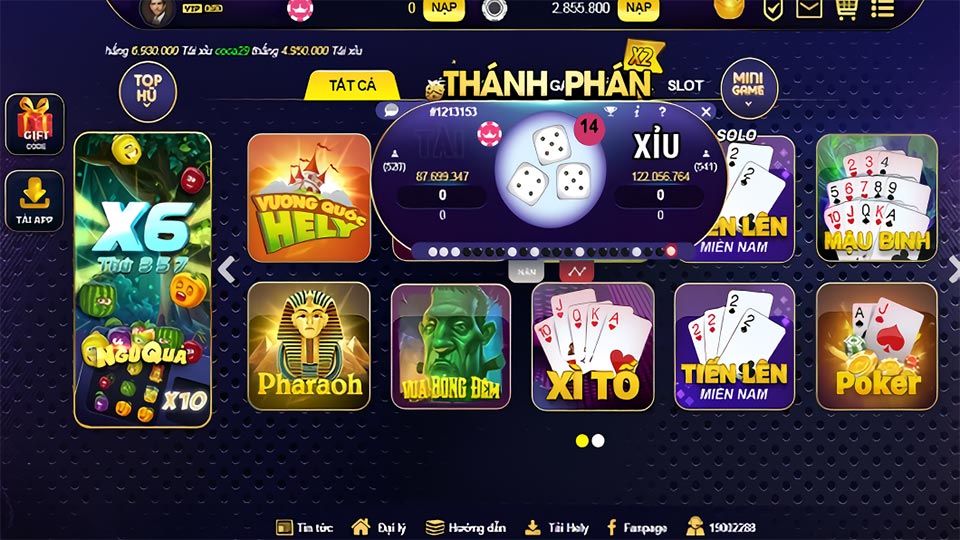
Task: Launch the Vương Quốc Hely game
Action: point(308,198)
